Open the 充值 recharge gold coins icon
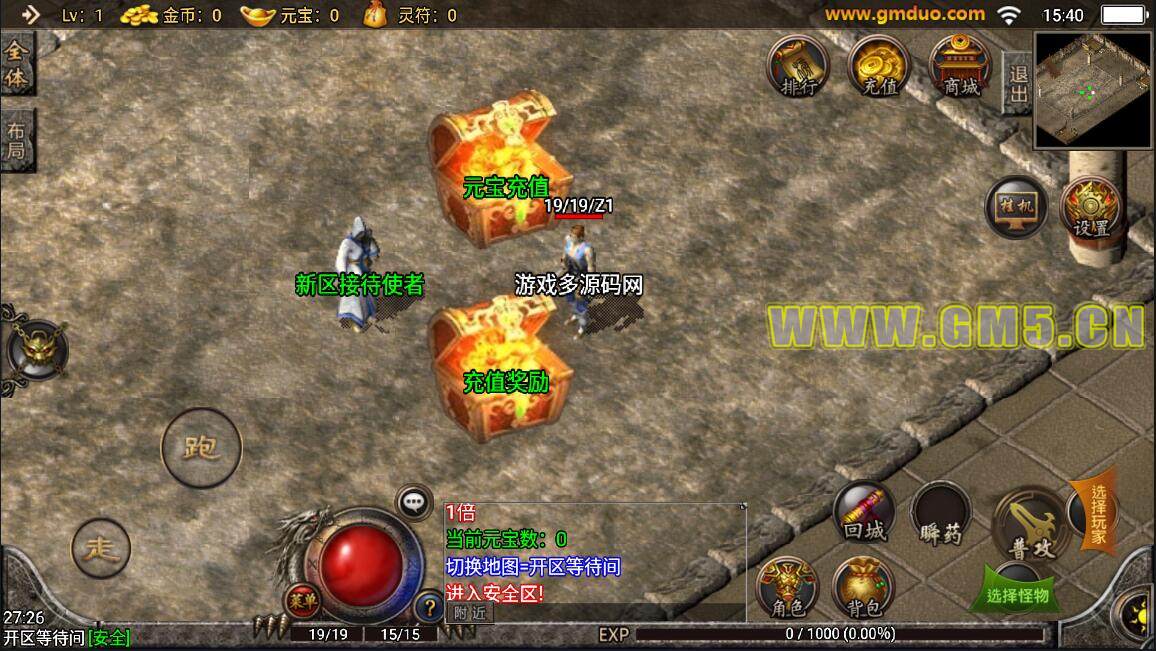 879,66
